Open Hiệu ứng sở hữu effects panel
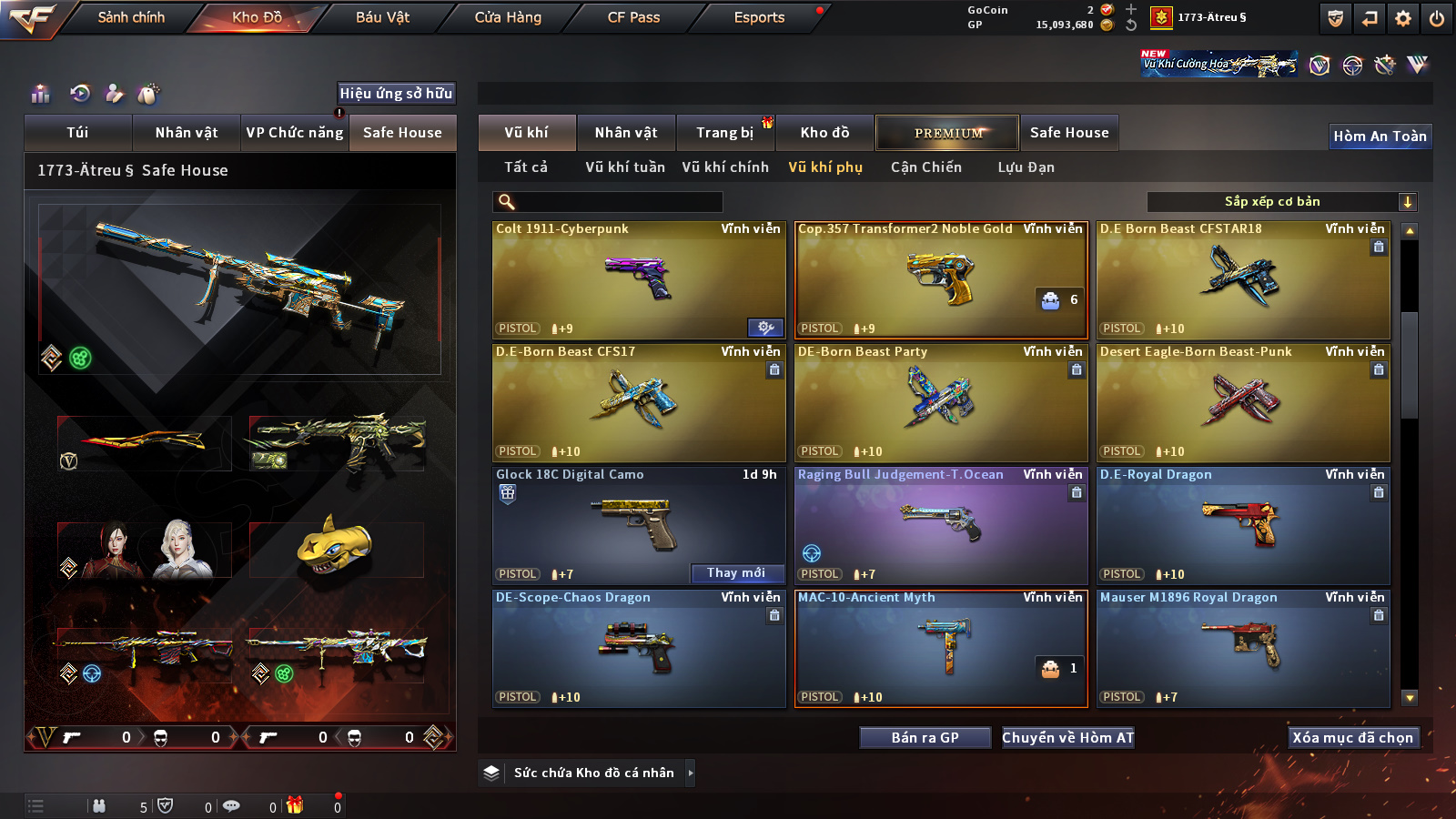The image size is (1456, 819). pos(396,94)
